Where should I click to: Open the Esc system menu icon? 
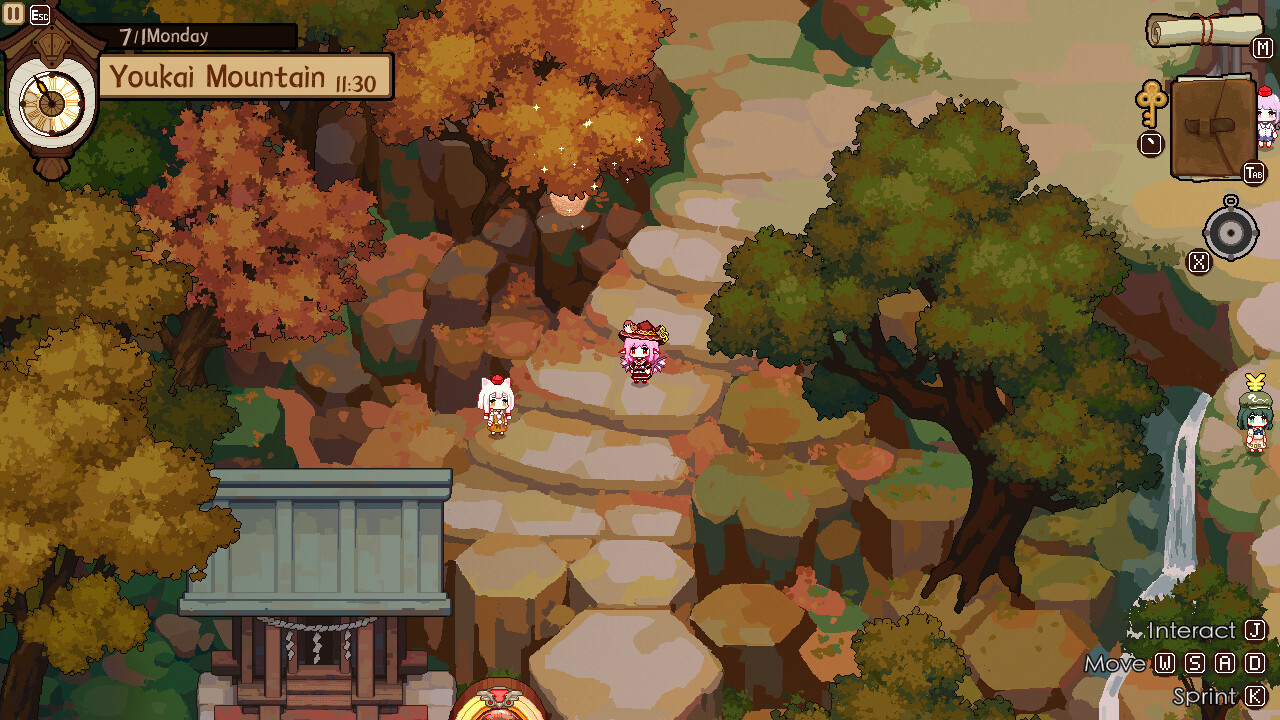(x=38, y=13)
